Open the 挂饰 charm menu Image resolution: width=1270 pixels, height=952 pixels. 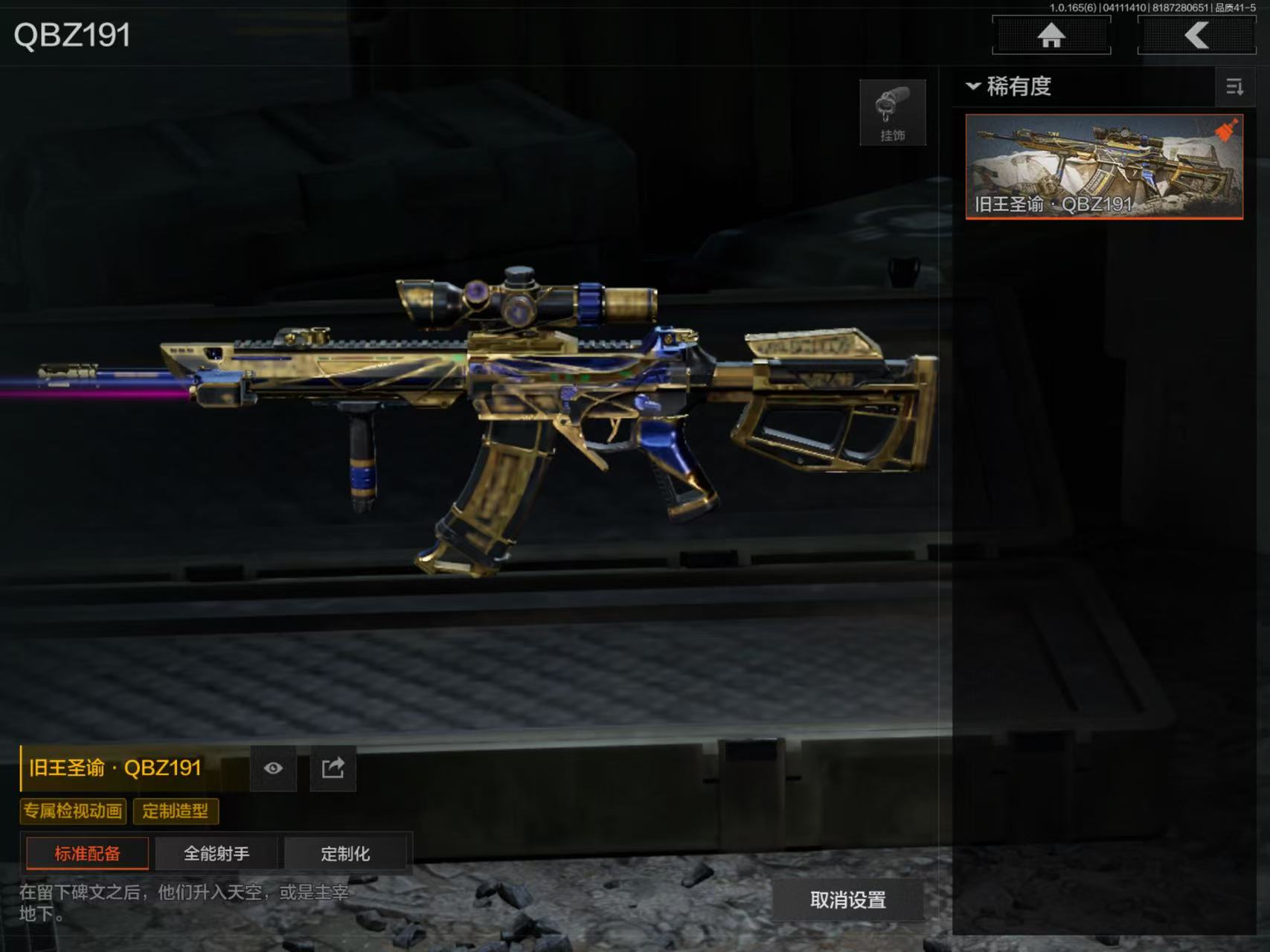[892, 112]
